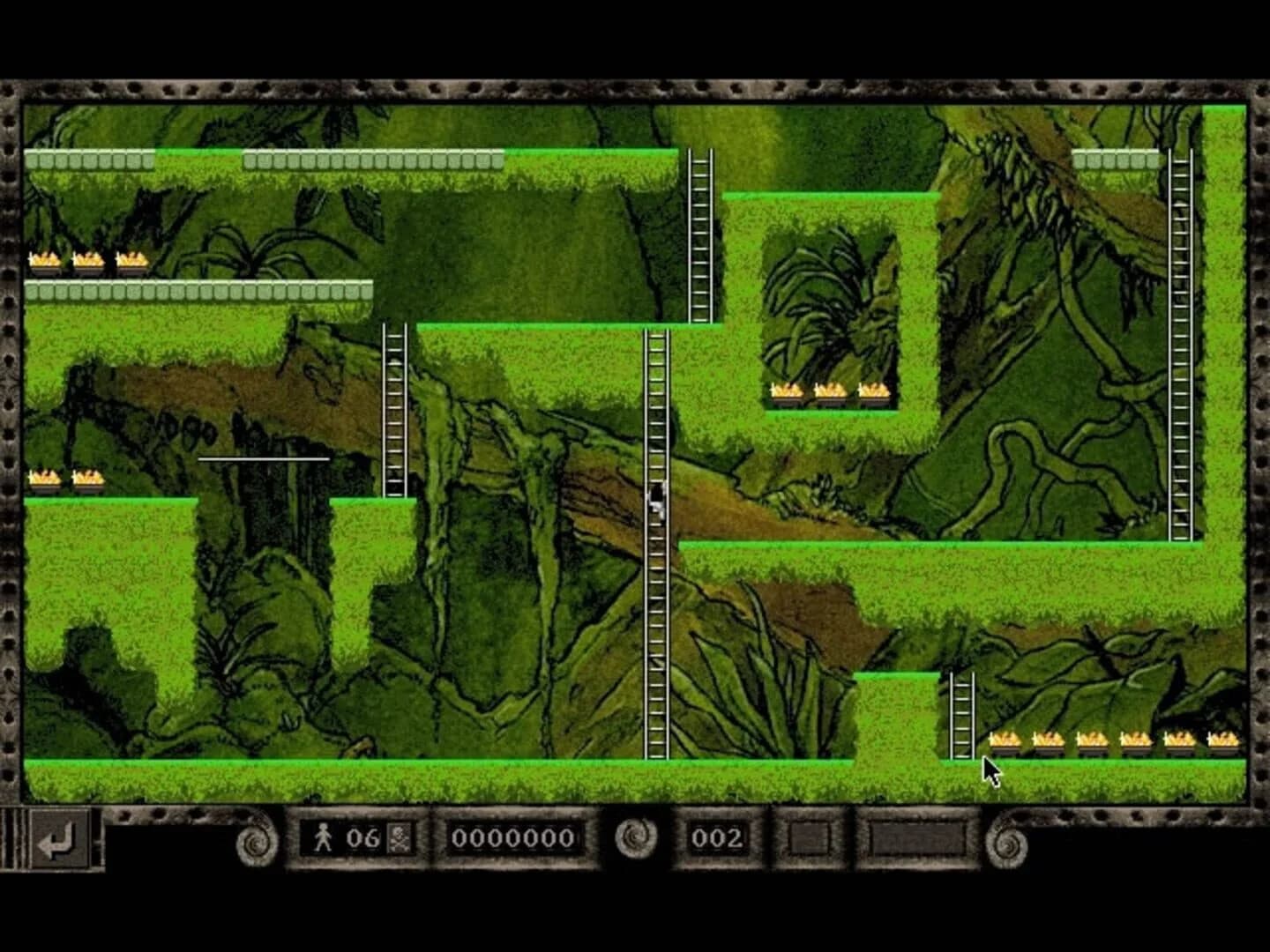Click the small empty item slot box
1270x952 pixels.
pyautogui.click(x=808, y=838)
